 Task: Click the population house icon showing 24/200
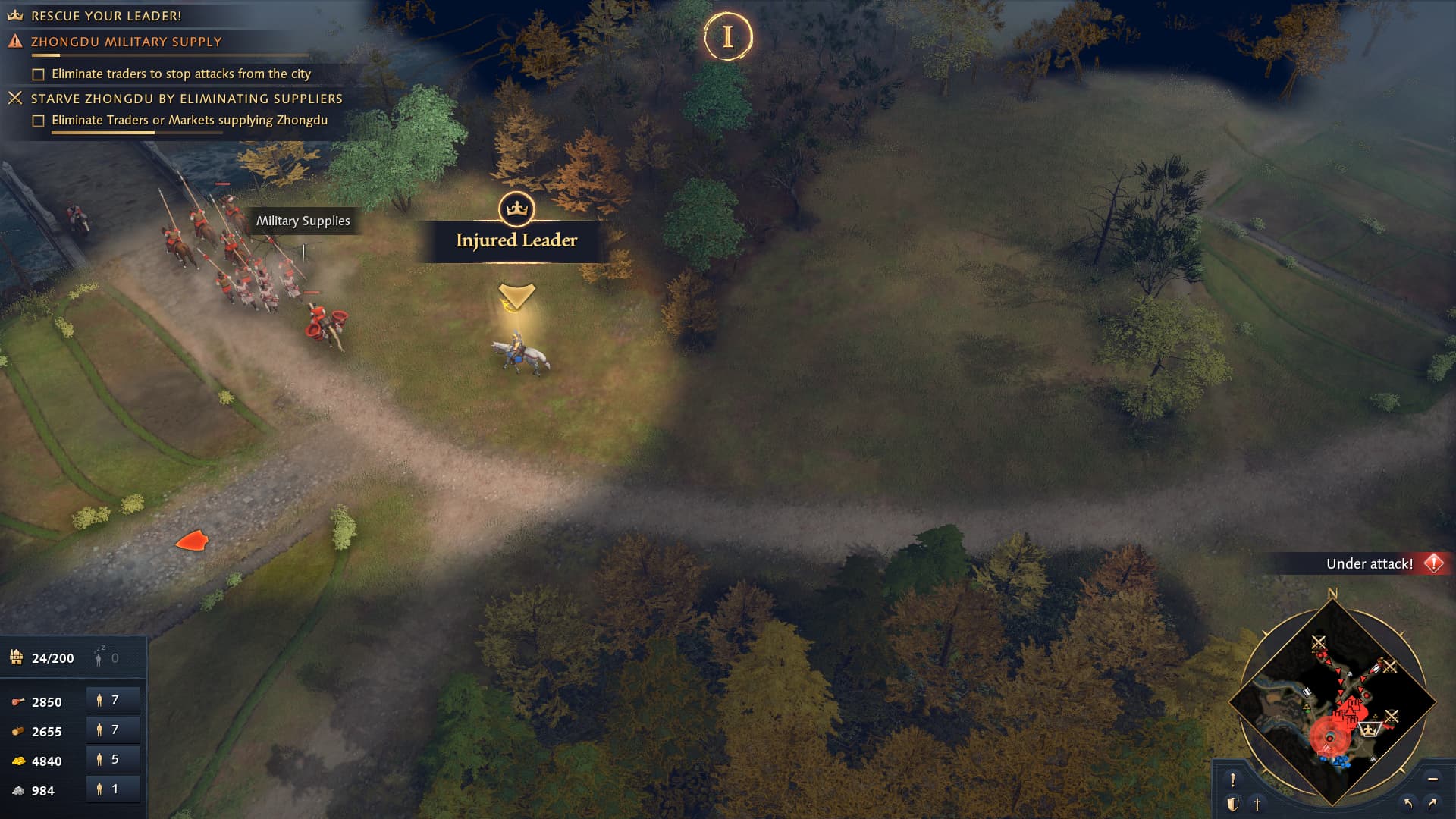(17, 657)
